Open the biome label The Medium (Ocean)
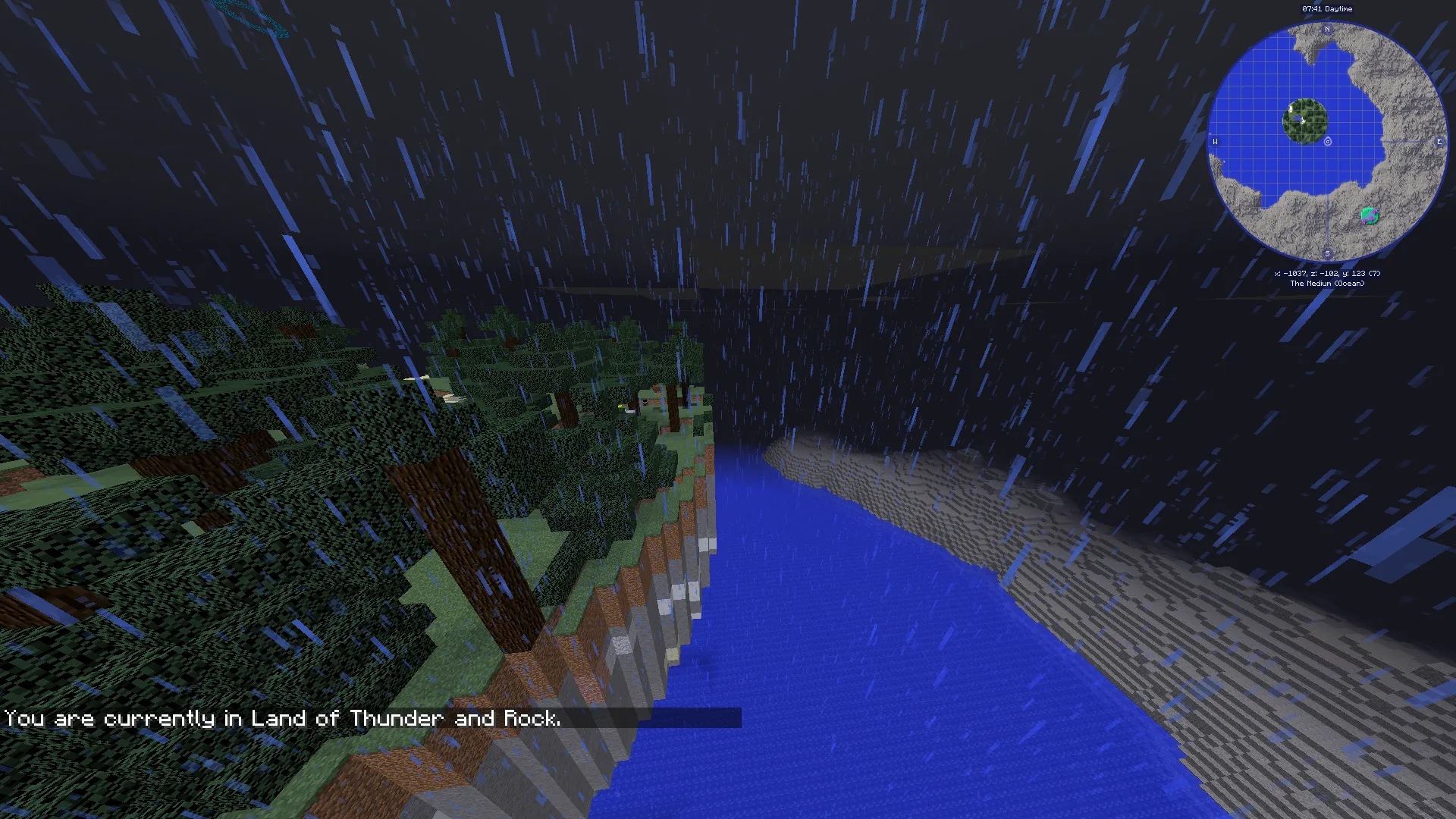 (x=1327, y=283)
